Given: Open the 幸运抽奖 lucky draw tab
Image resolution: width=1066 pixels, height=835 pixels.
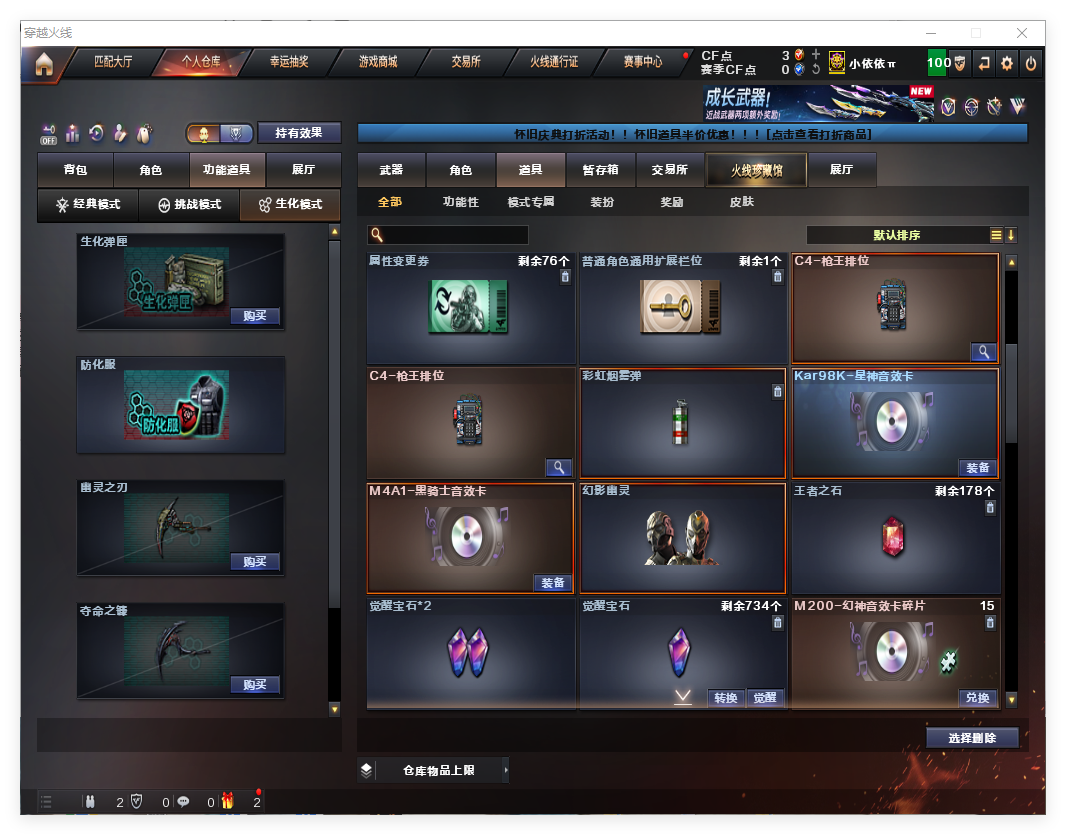Looking at the screenshot, I should pyautogui.click(x=289, y=62).
